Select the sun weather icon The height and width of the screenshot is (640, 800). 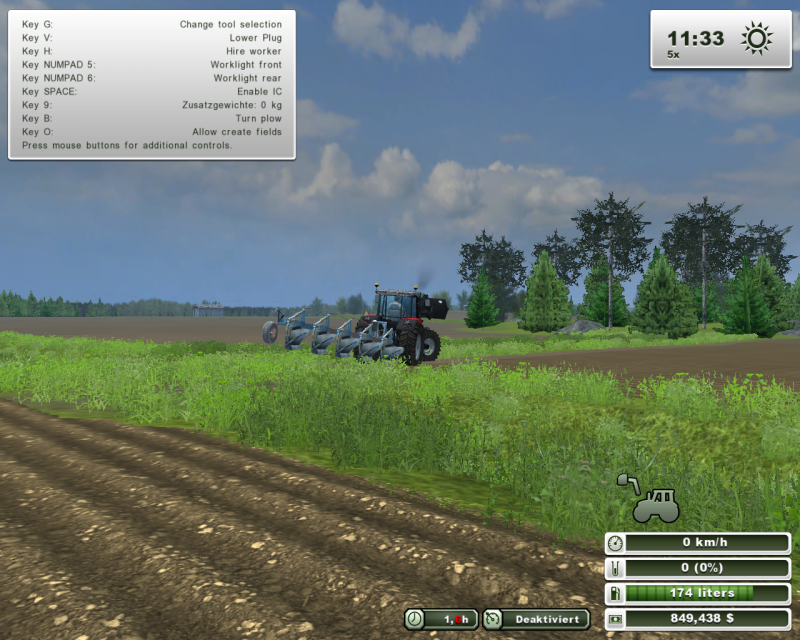click(757, 39)
